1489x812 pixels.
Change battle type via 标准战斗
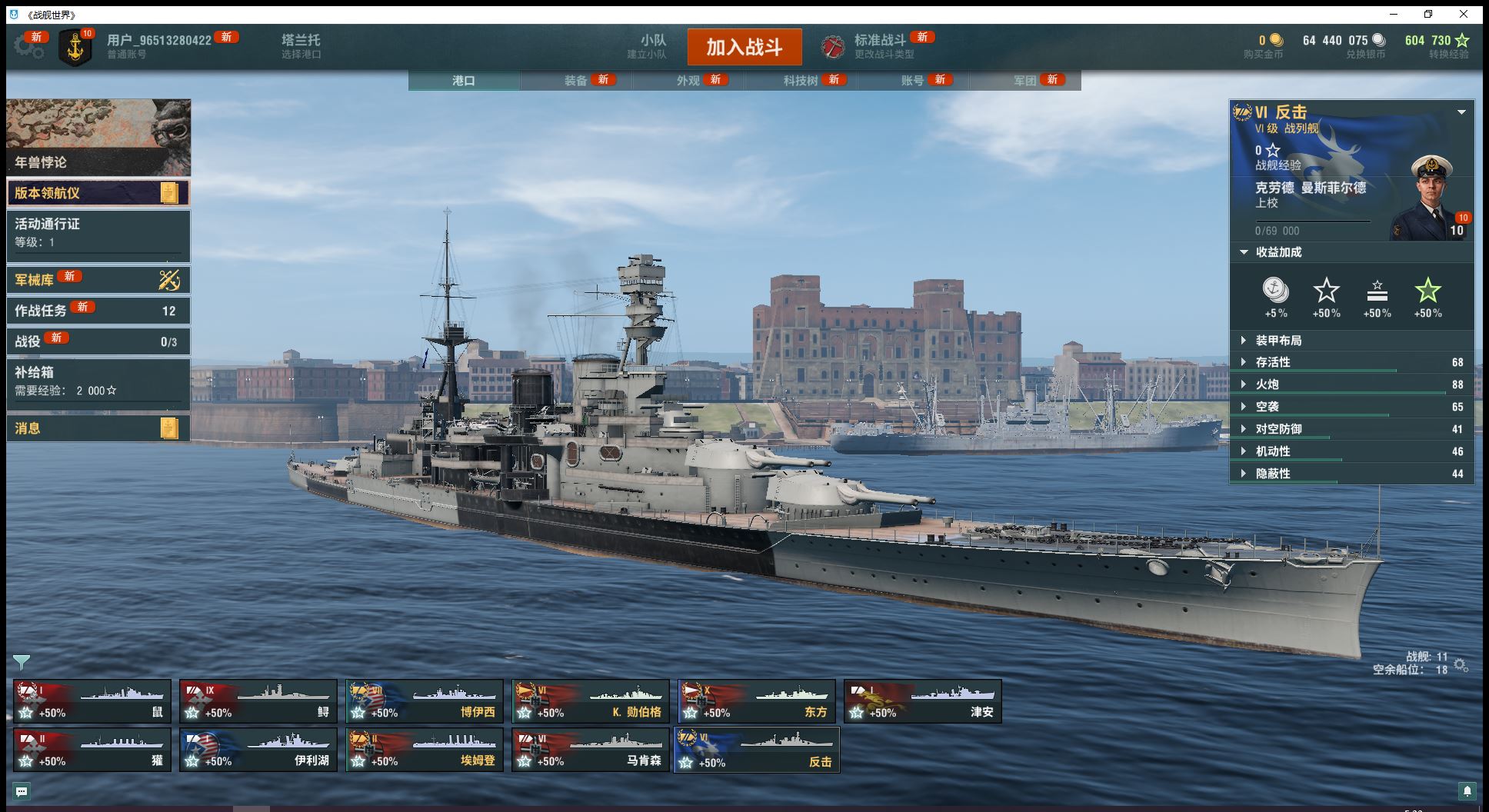(x=880, y=46)
